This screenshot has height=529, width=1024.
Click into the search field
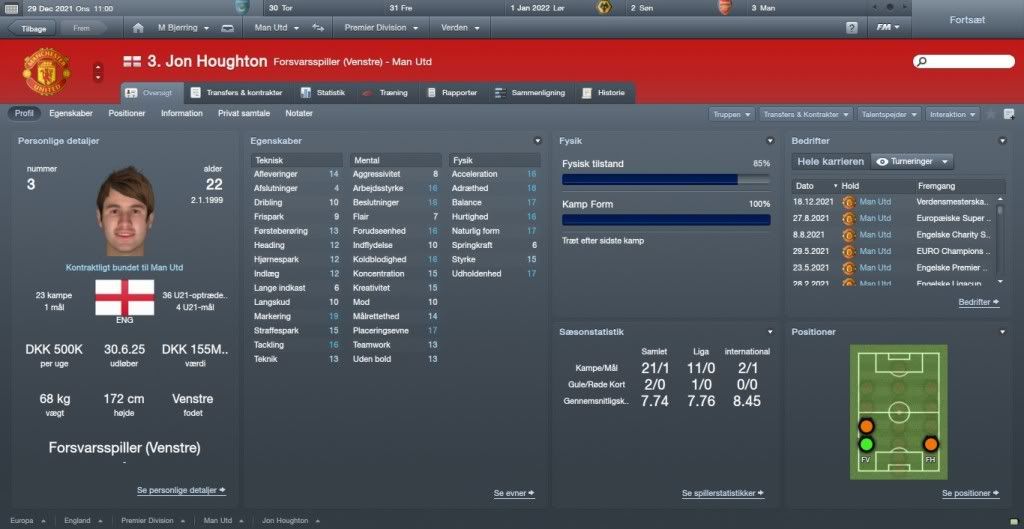pos(962,62)
